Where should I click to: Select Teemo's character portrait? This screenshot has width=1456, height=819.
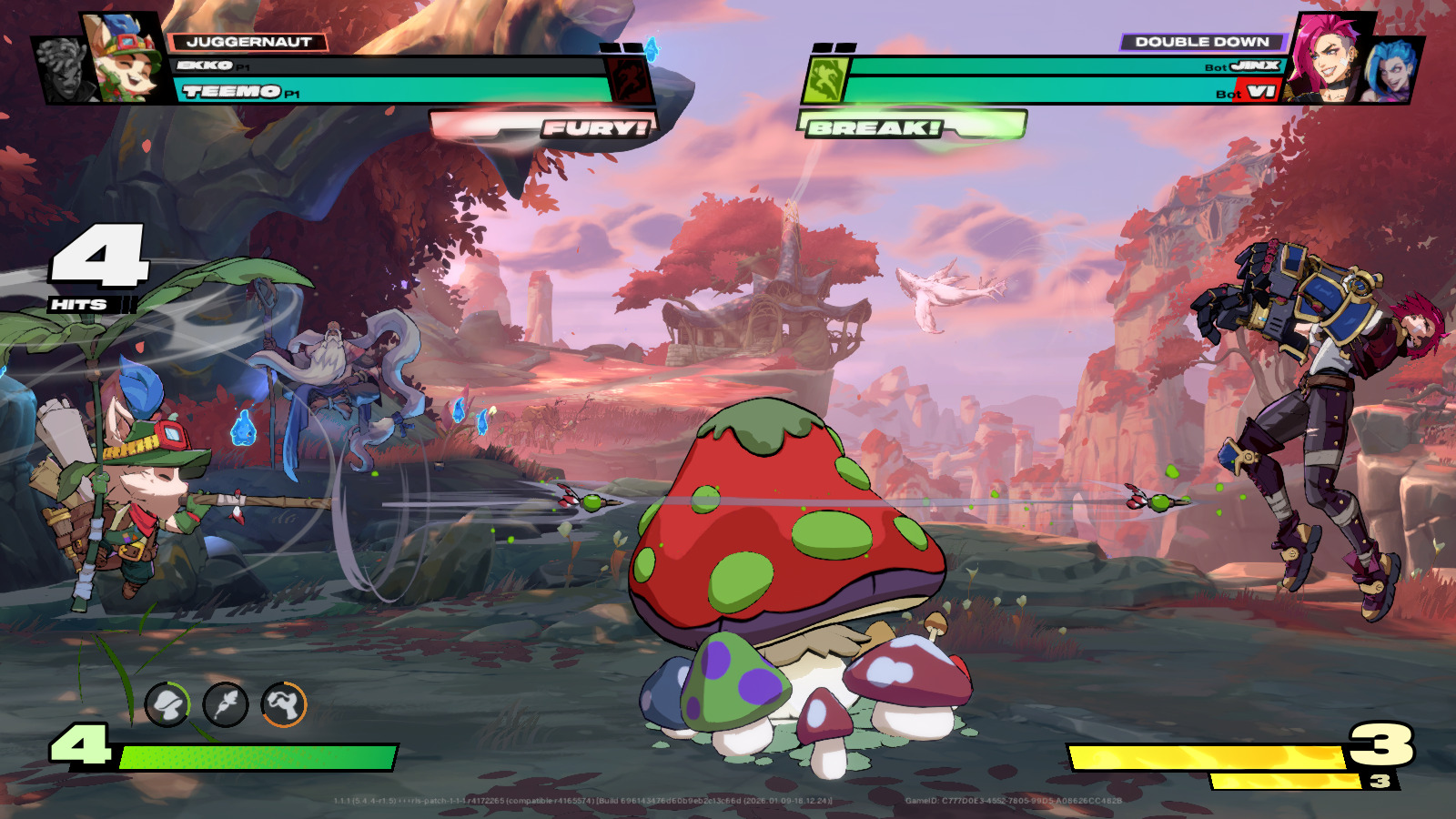pos(127,58)
